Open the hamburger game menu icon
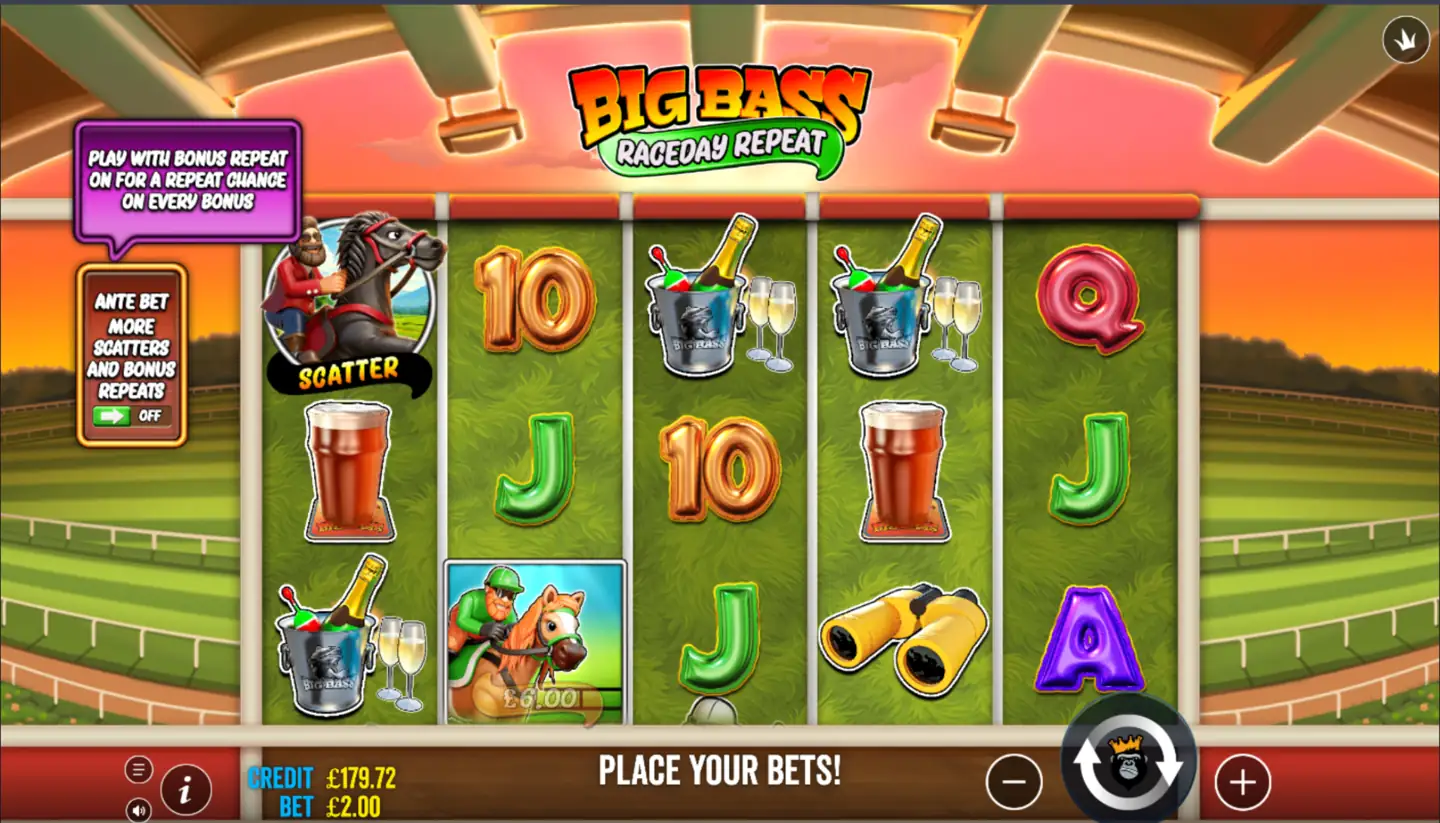This screenshot has height=823, width=1440. click(138, 769)
